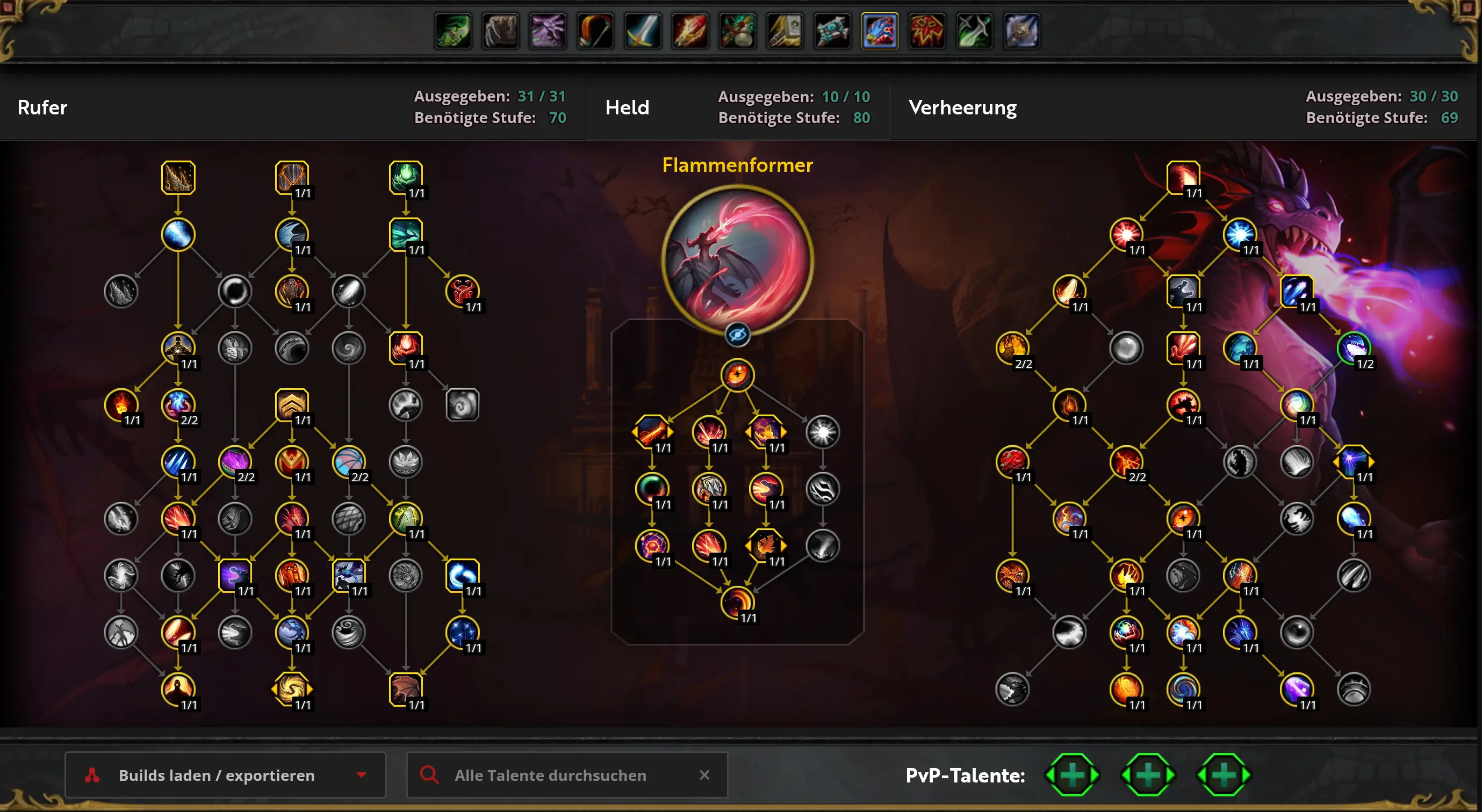
Task: Select the Pyre talent atop the Verheerung tree
Action: 1183,177
